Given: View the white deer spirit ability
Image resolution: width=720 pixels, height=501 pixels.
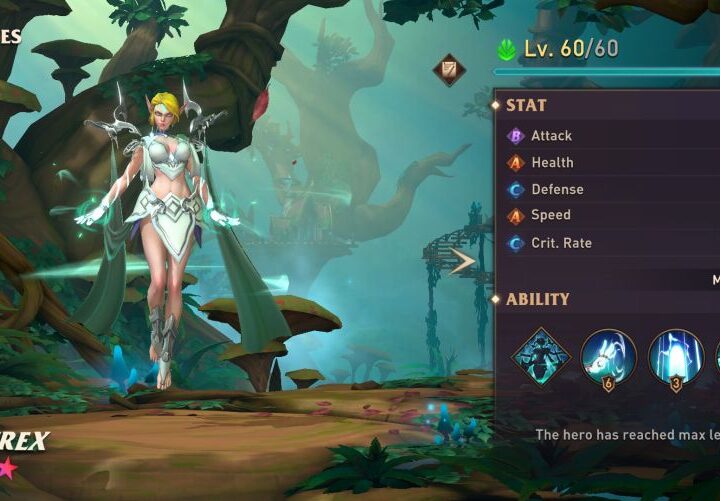Looking at the screenshot, I should click(x=608, y=356).
